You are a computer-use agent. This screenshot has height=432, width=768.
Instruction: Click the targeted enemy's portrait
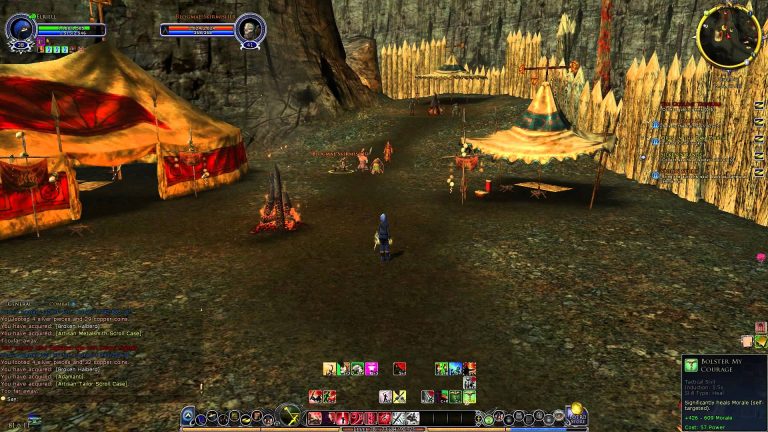pyautogui.click(x=249, y=29)
